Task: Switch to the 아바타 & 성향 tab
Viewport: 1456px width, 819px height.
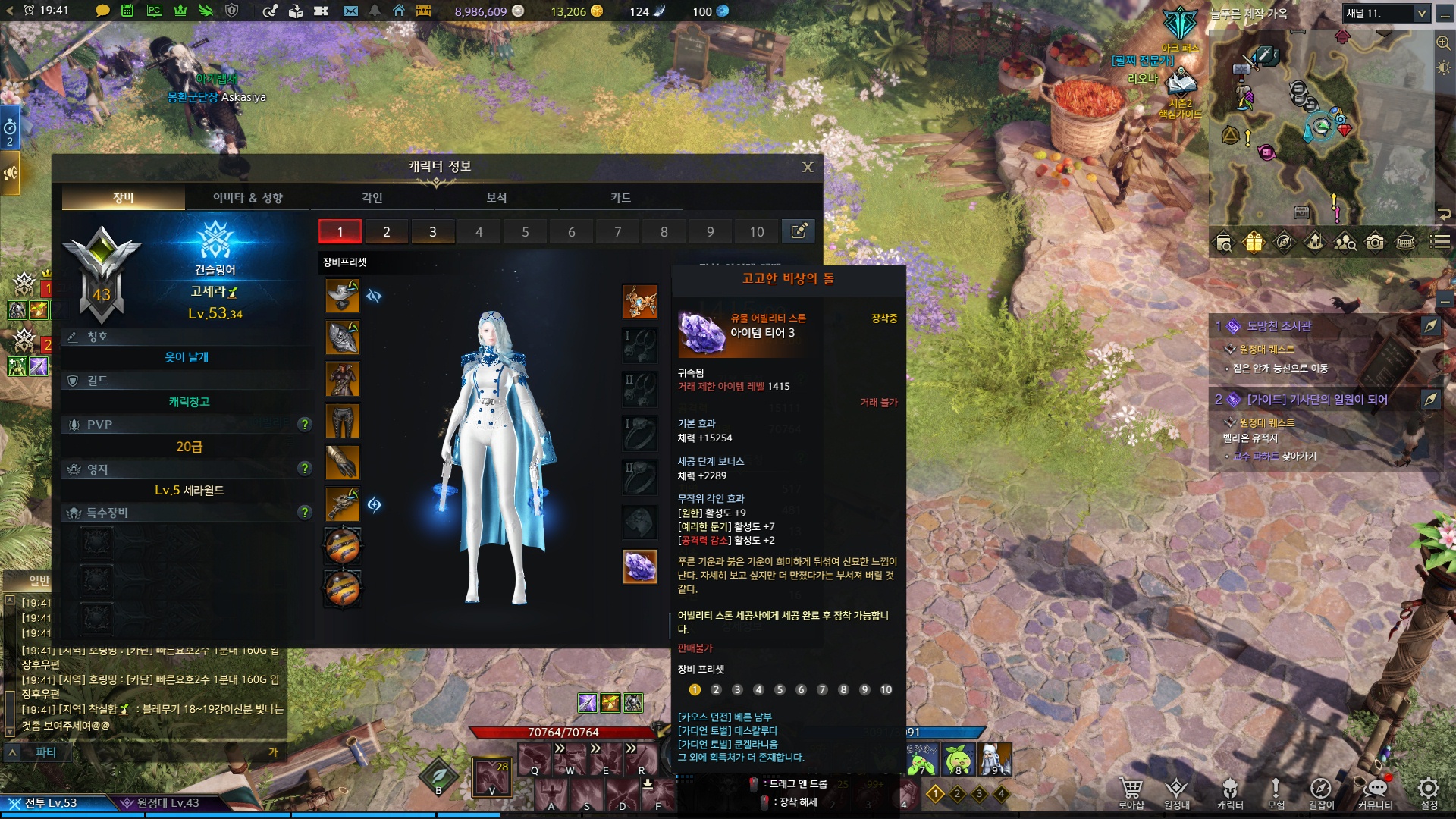Action: tap(247, 198)
